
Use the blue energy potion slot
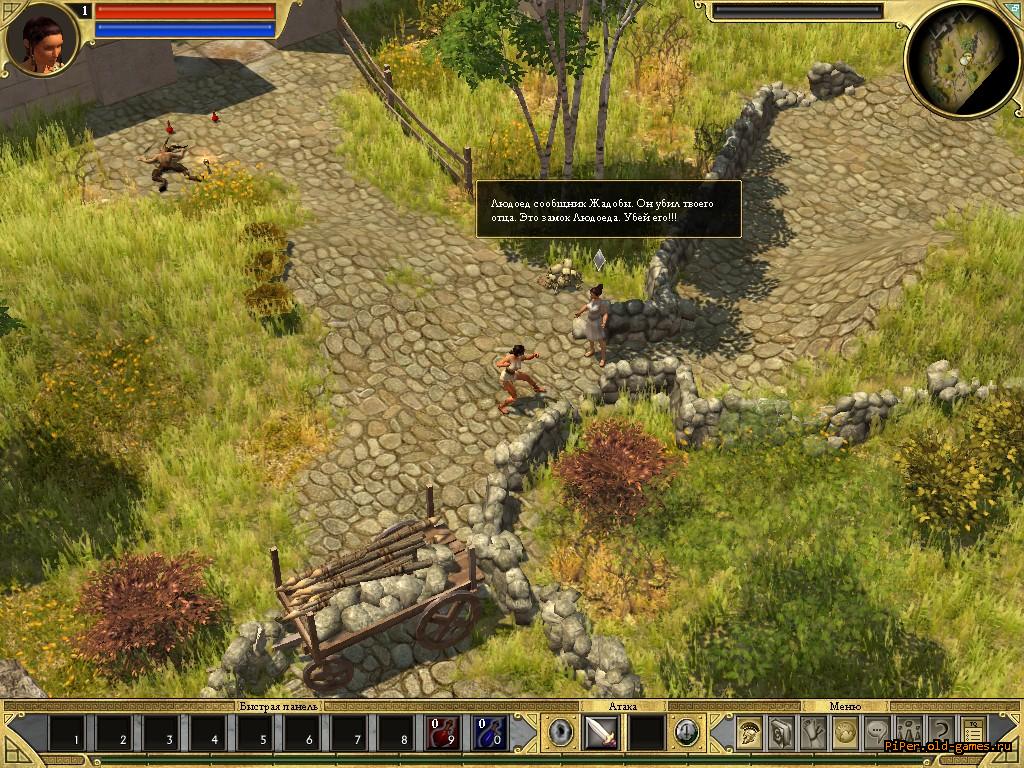click(490, 733)
